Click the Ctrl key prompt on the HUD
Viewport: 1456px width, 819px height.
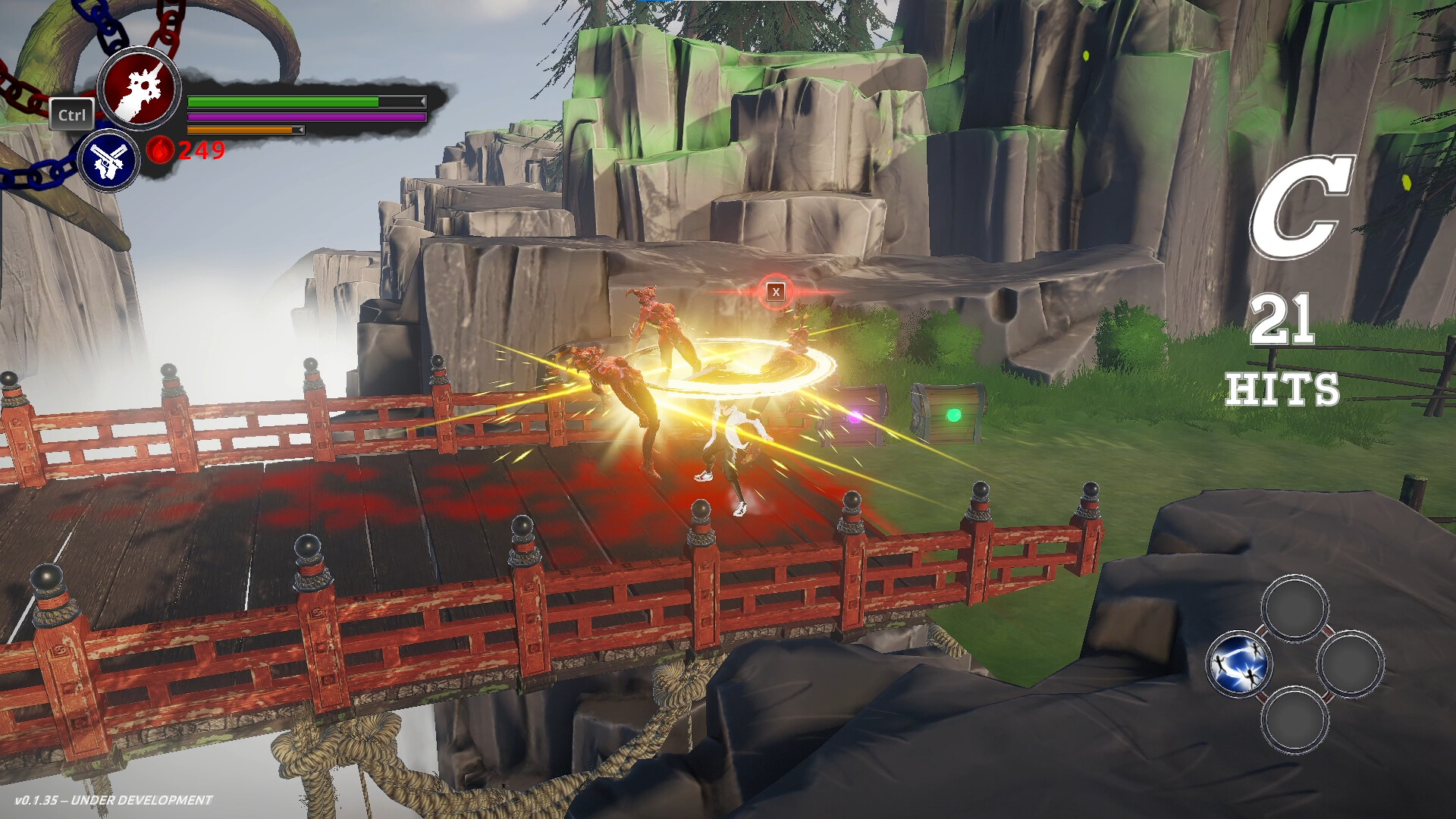[72, 115]
